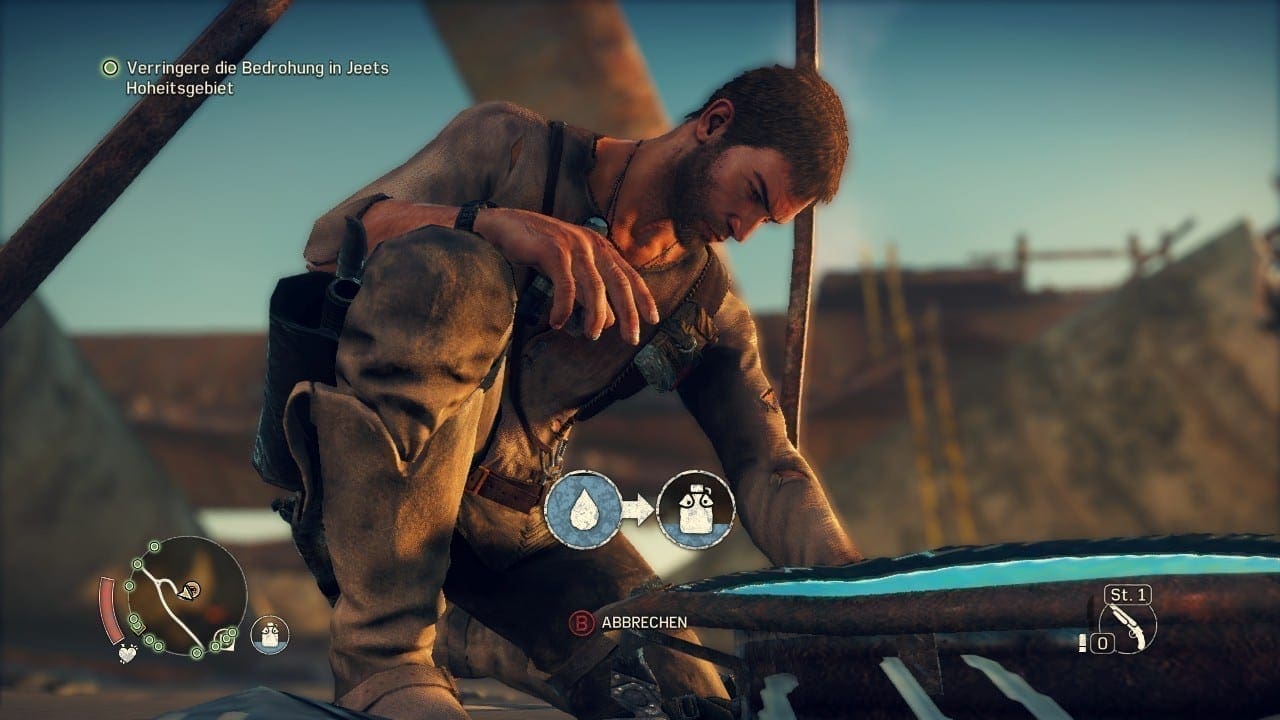This screenshot has width=1280, height=720.
Task: Select the canteen icon beside the minimap
Action: pos(269,632)
